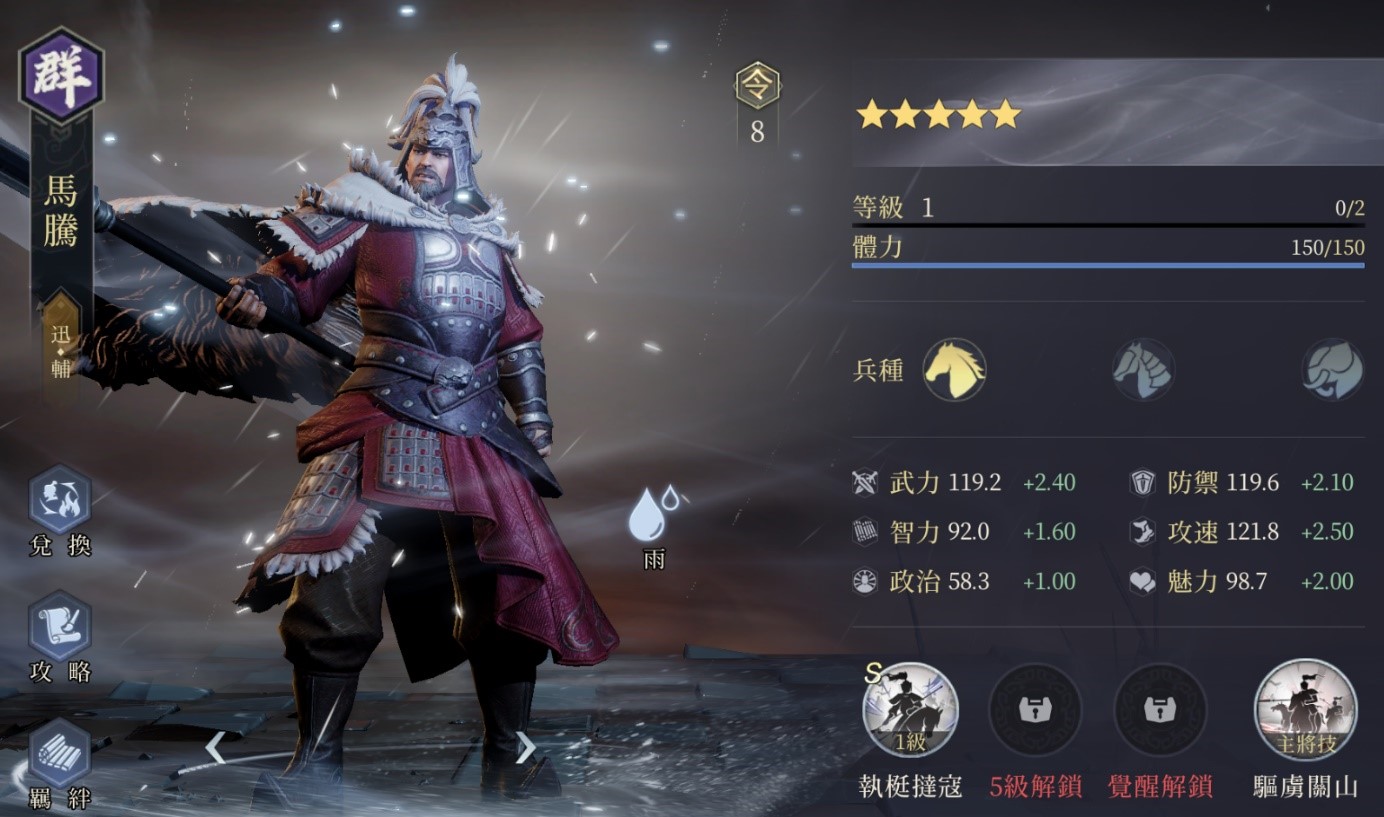Tap the five-star rarity rating
Image resolution: width=1384 pixels, height=817 pixels.
point(938,115)
